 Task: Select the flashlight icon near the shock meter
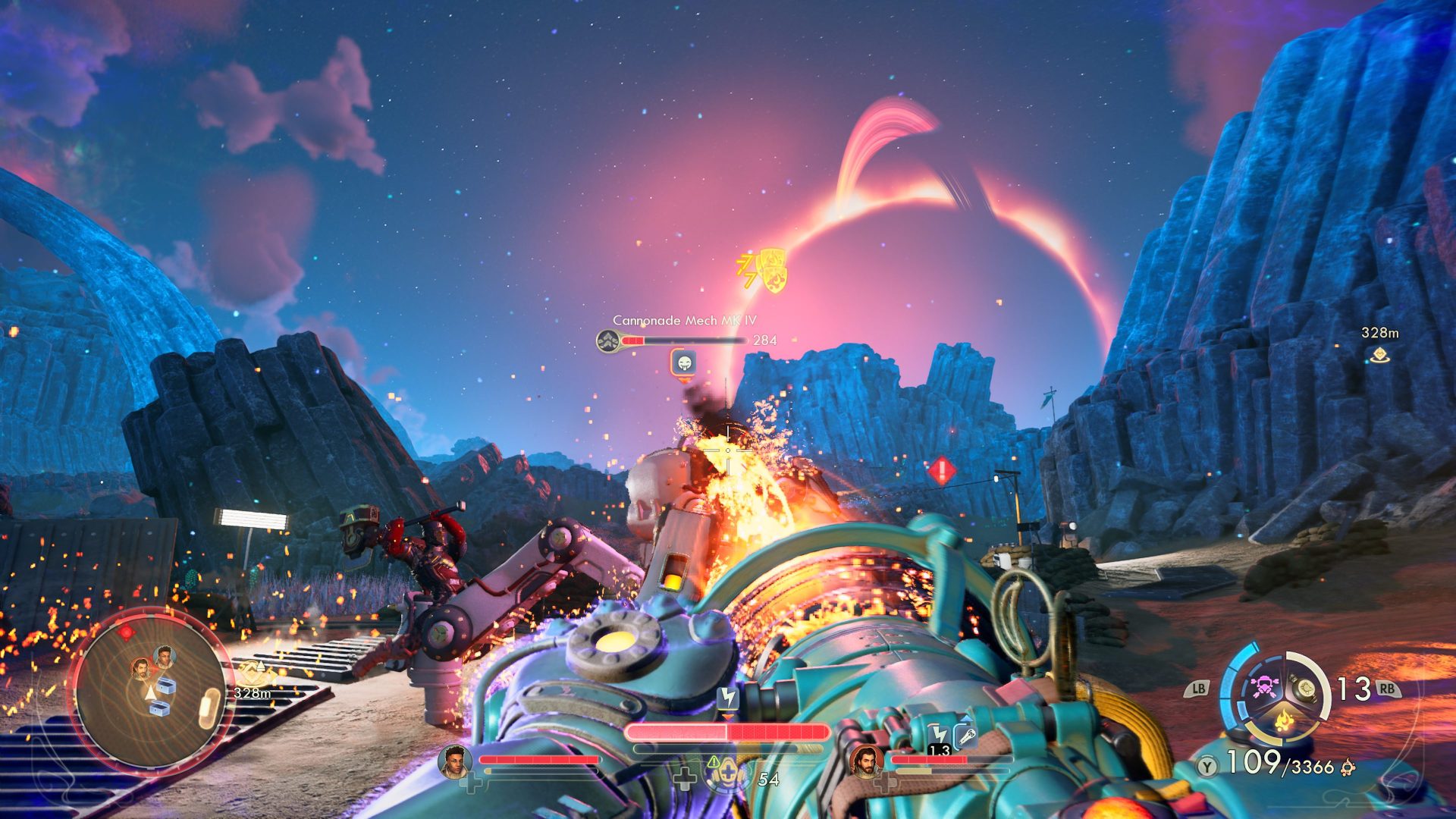[968, 734]
